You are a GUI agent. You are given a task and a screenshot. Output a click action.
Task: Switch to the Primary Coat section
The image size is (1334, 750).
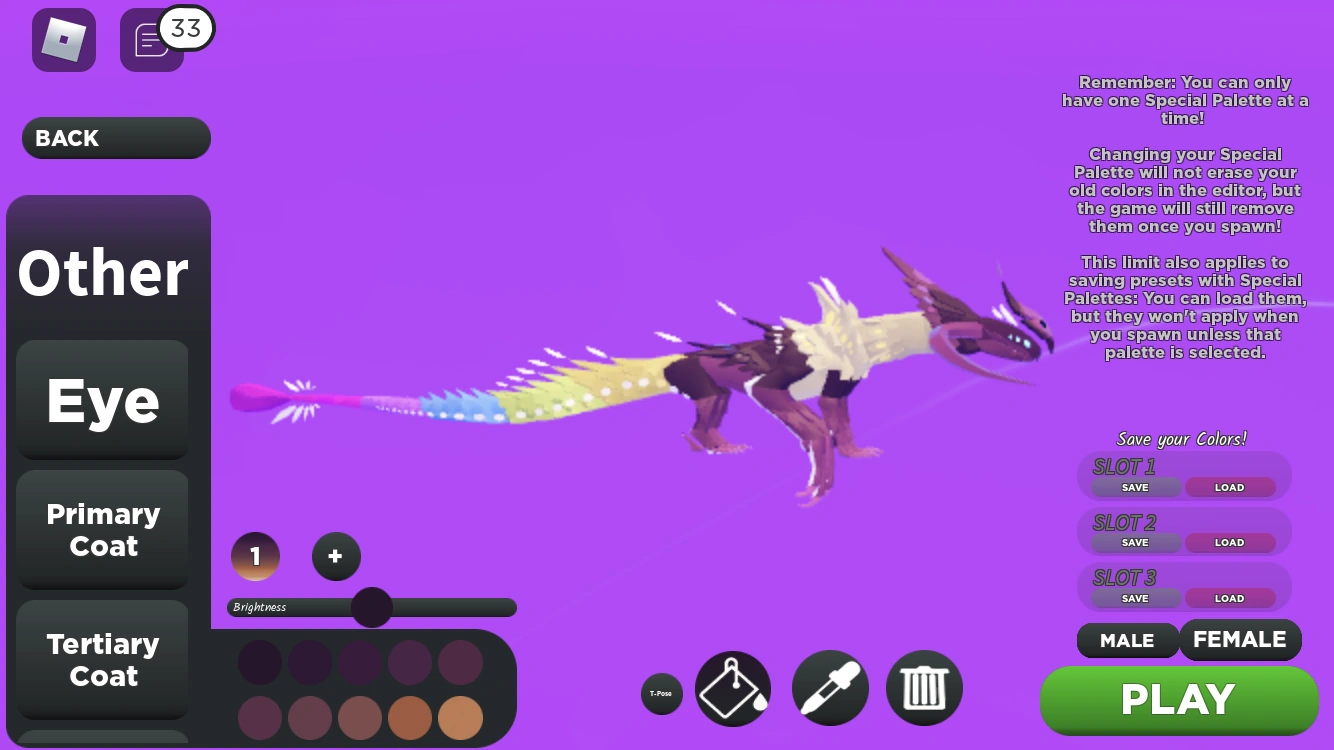coord(101,530)
